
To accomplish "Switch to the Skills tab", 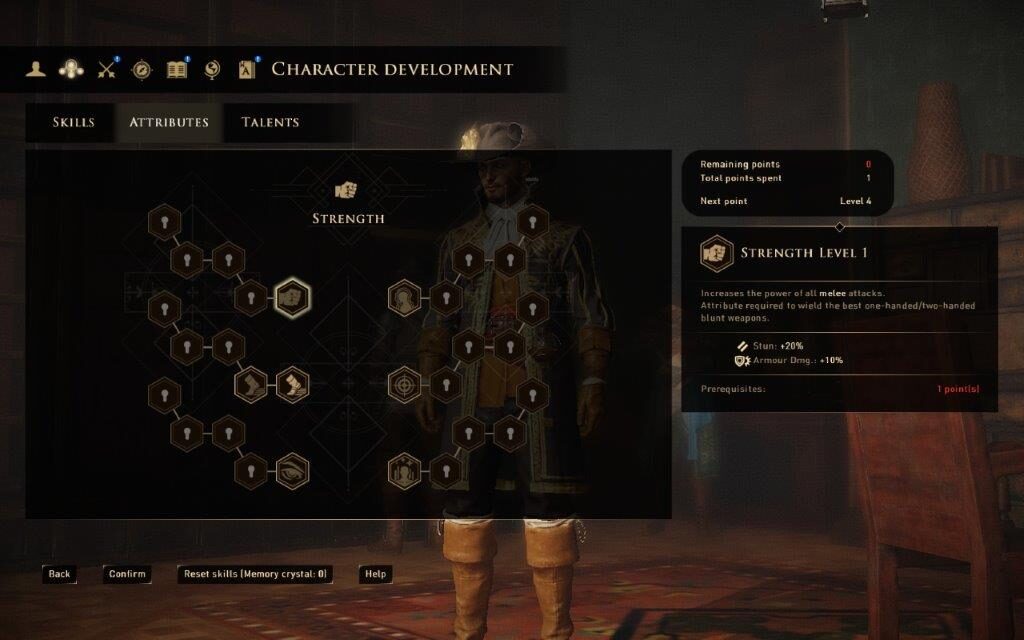I will click(73, 122).
